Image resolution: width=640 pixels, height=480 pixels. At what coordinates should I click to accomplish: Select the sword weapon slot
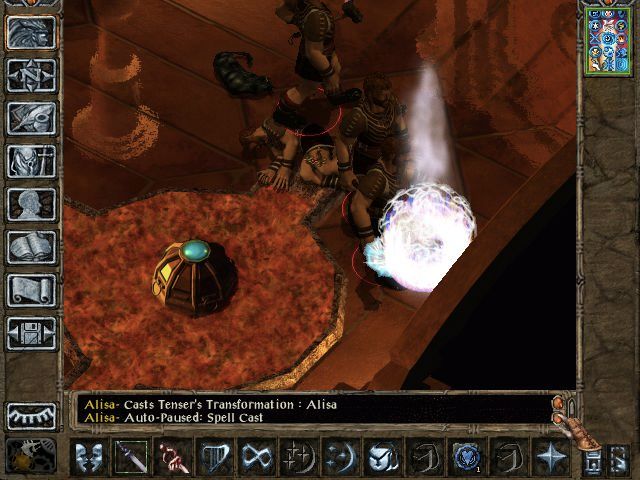[x=131, y=457]
